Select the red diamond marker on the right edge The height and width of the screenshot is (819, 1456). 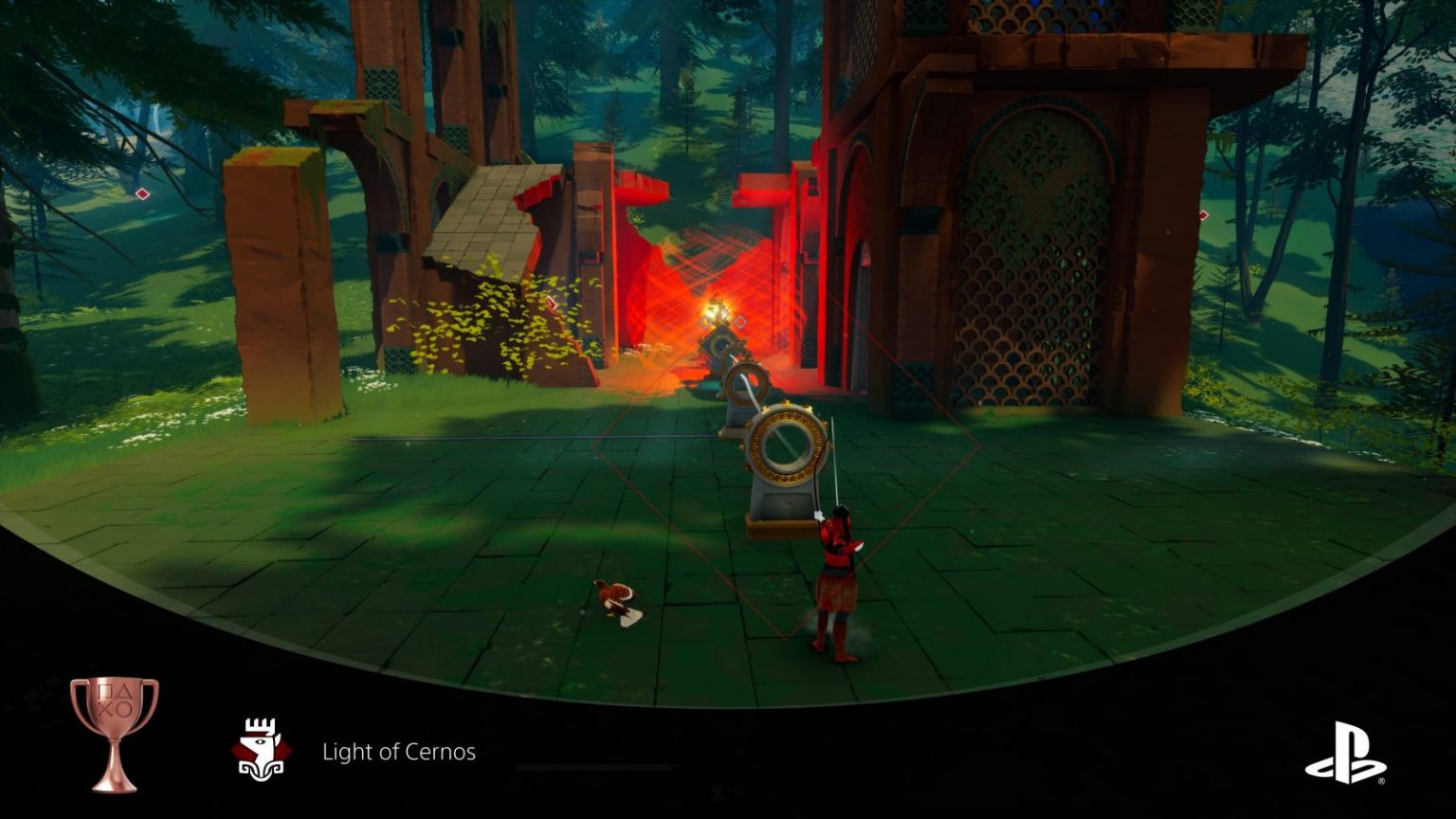(1201, 216)
